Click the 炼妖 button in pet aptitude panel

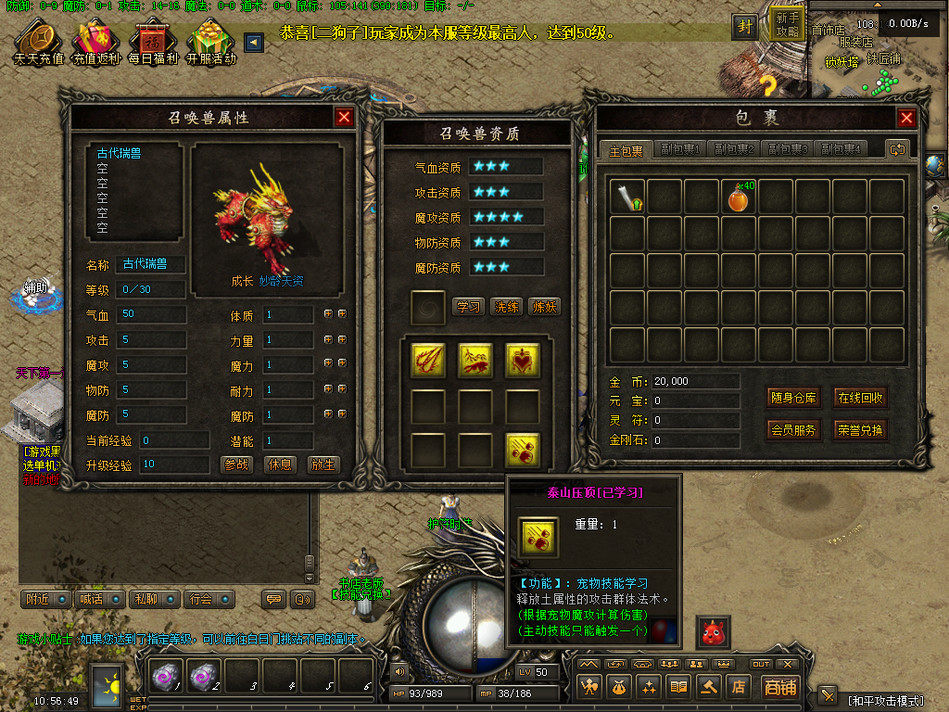544,307
